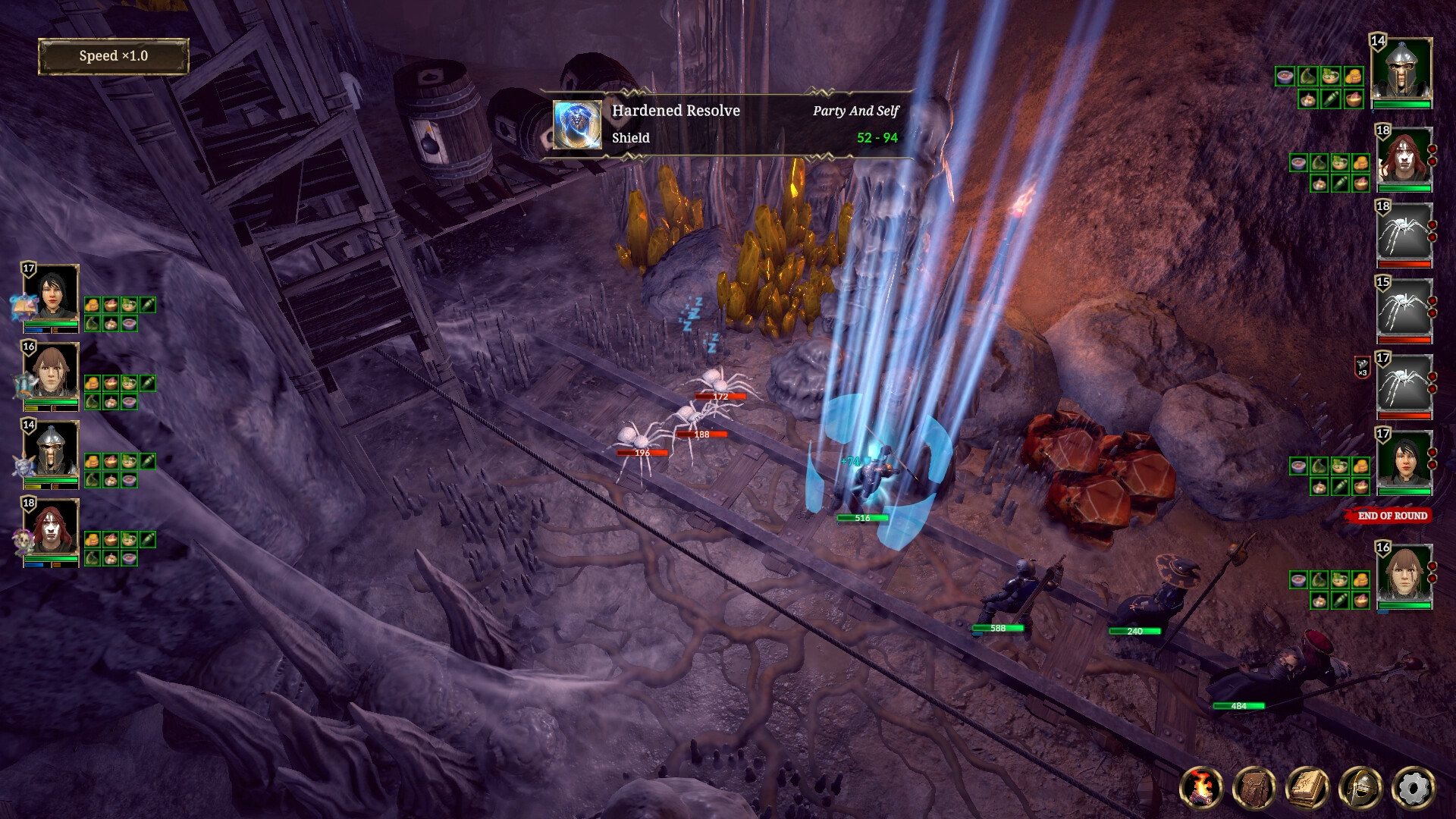
Task: Open the backpack inventory
Action: pyautogui.click(x=1254, y=789)
